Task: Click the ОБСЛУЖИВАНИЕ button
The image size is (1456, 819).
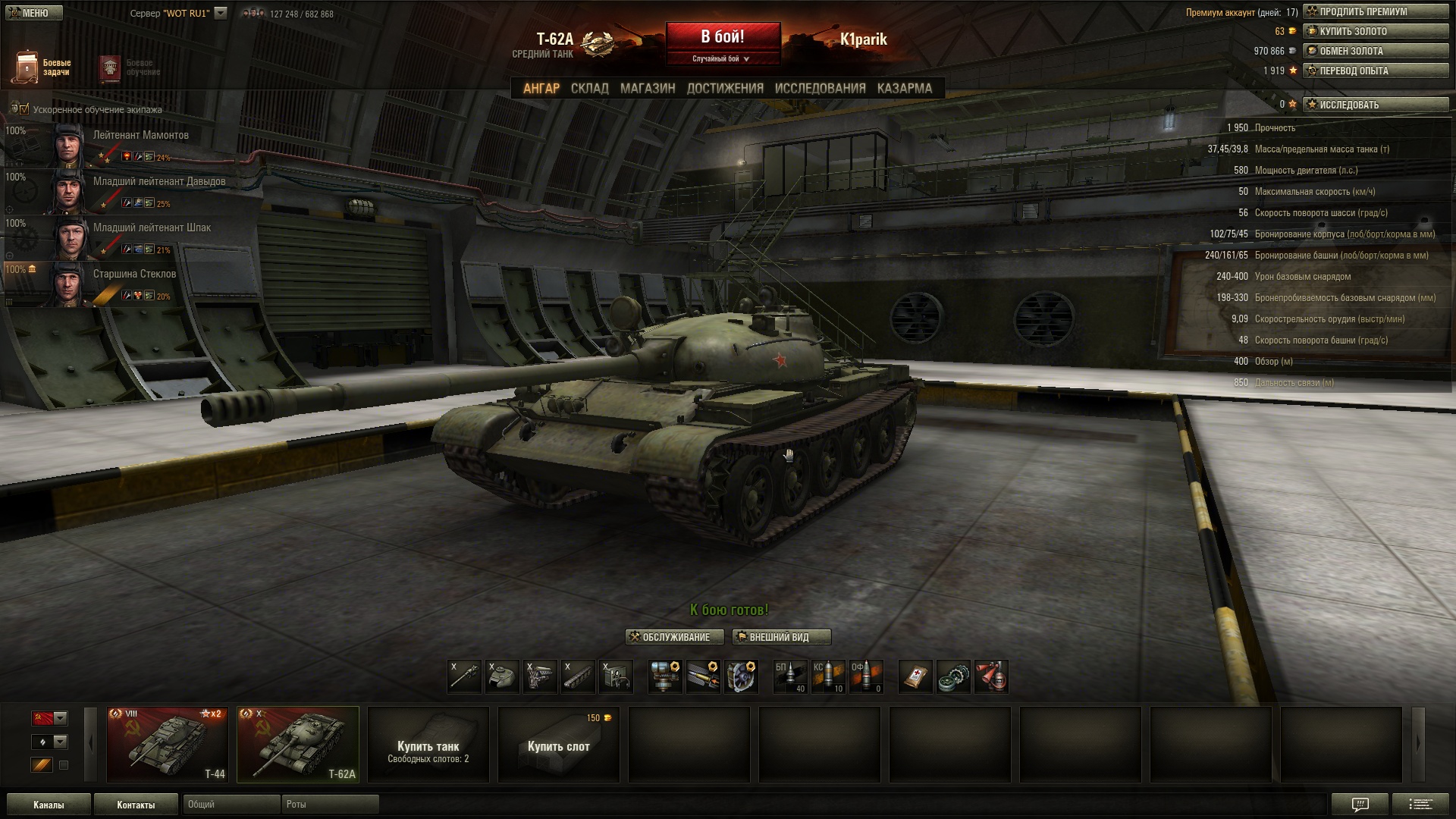Action: [675, 637]
